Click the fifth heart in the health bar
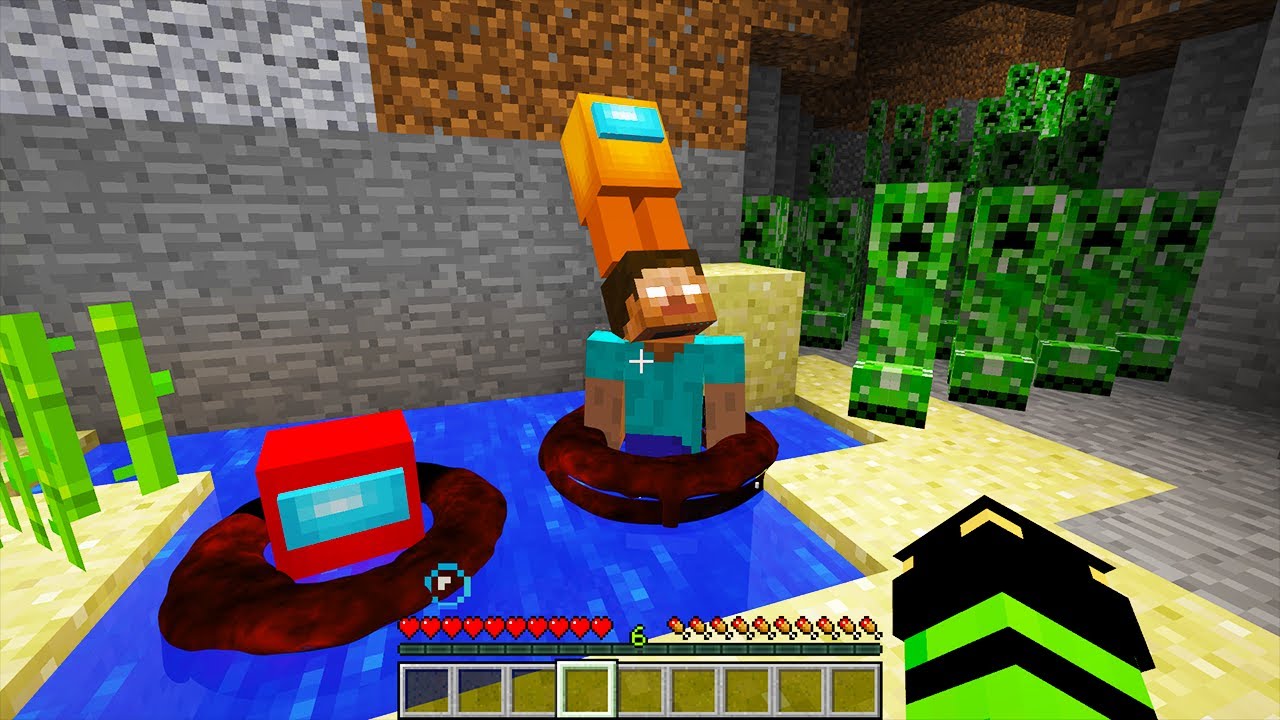The height and width of the screenshot is (720, 1280). (494, 624)
